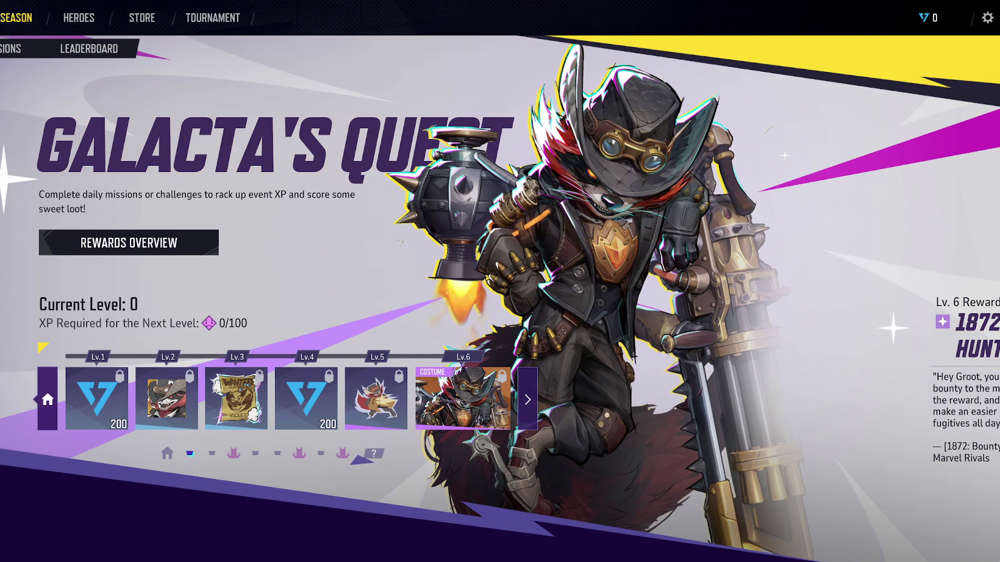Pick the Lv.5 emote sticker reward
The image size is (1000, 562).
[x=376, y=398]
